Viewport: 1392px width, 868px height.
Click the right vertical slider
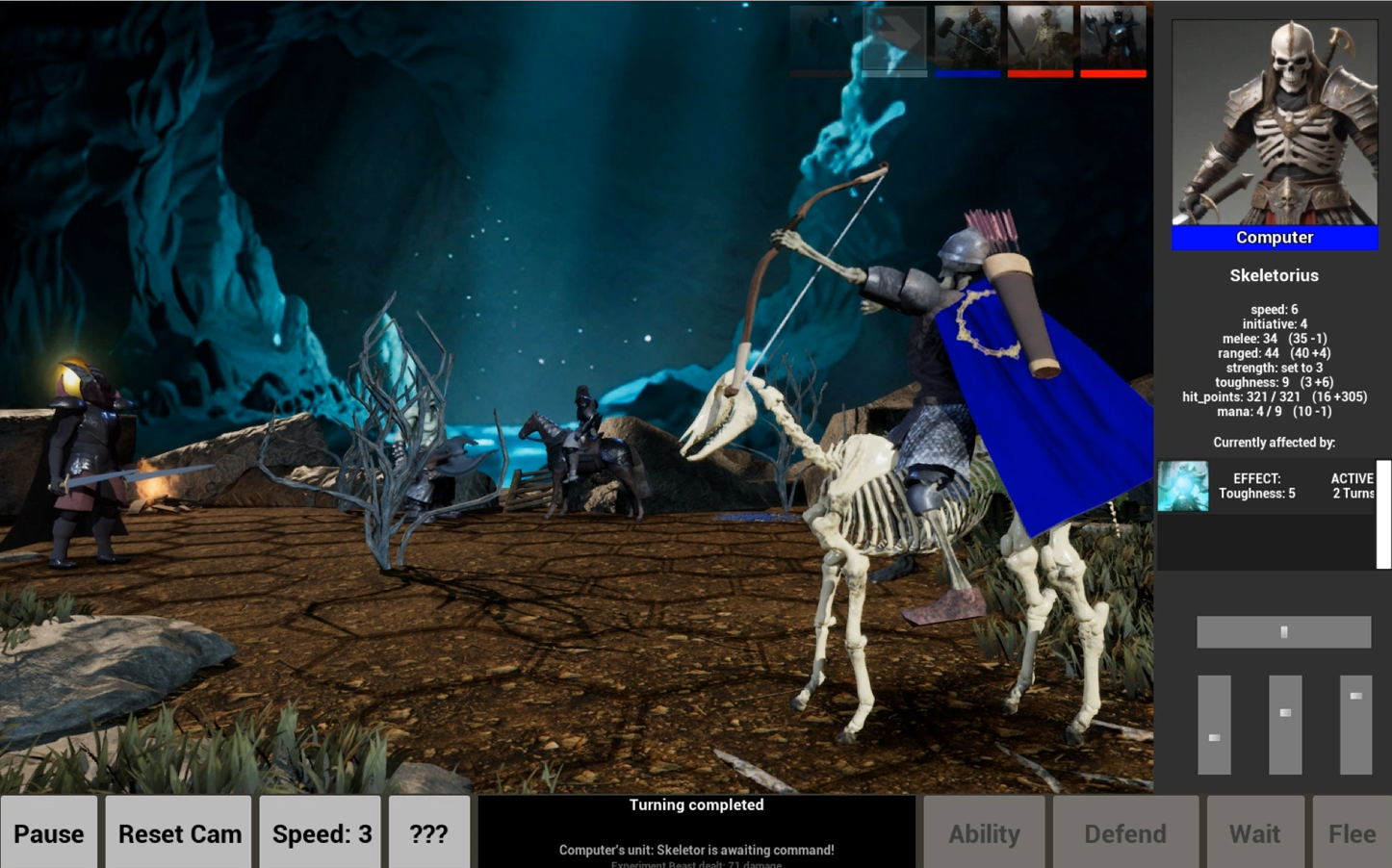click(x=1355, y=725)
